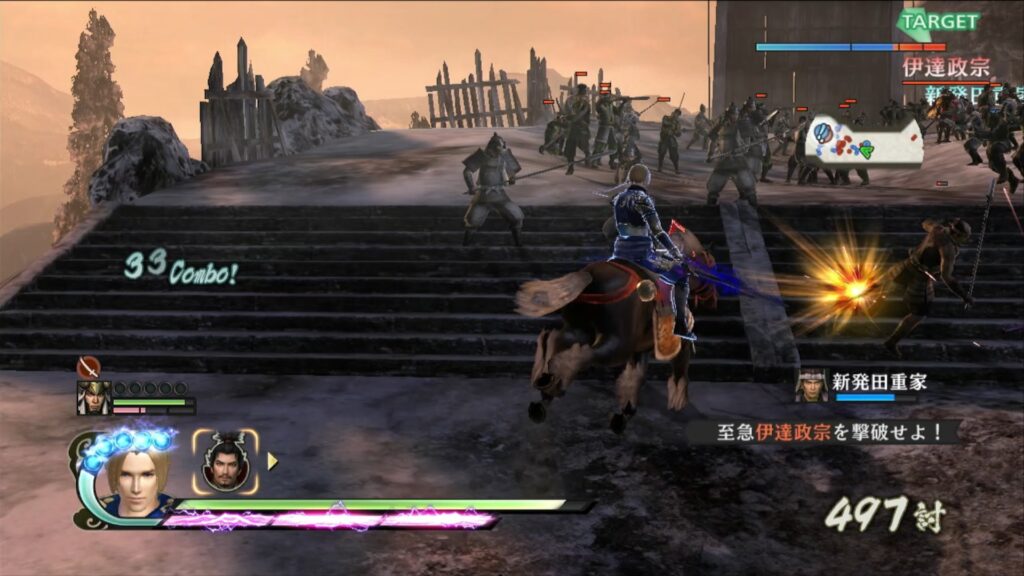
Task: Click the minimap in the top right
Action: point(864,140)
